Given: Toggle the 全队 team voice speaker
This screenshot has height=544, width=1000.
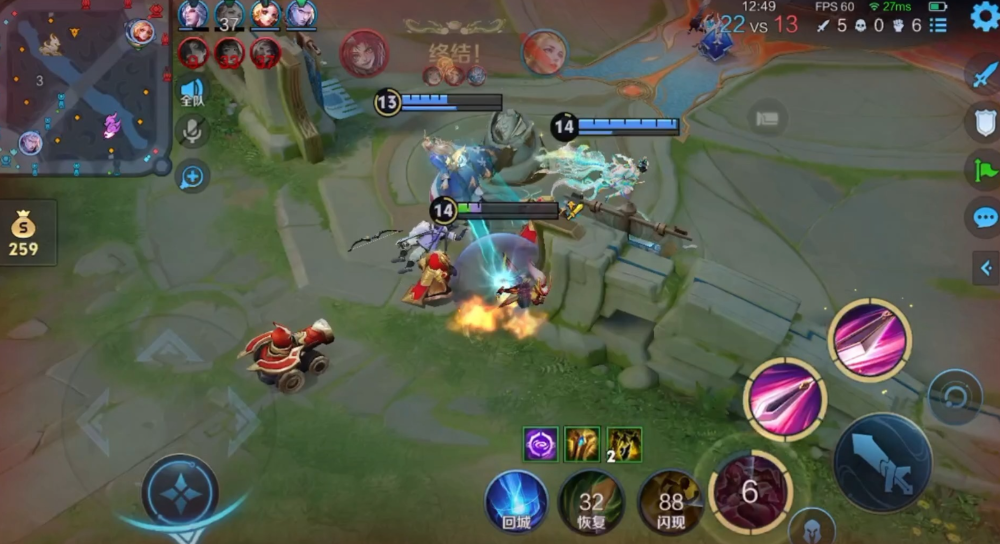Looking at the screenshot, I should (x=192, y=91).
